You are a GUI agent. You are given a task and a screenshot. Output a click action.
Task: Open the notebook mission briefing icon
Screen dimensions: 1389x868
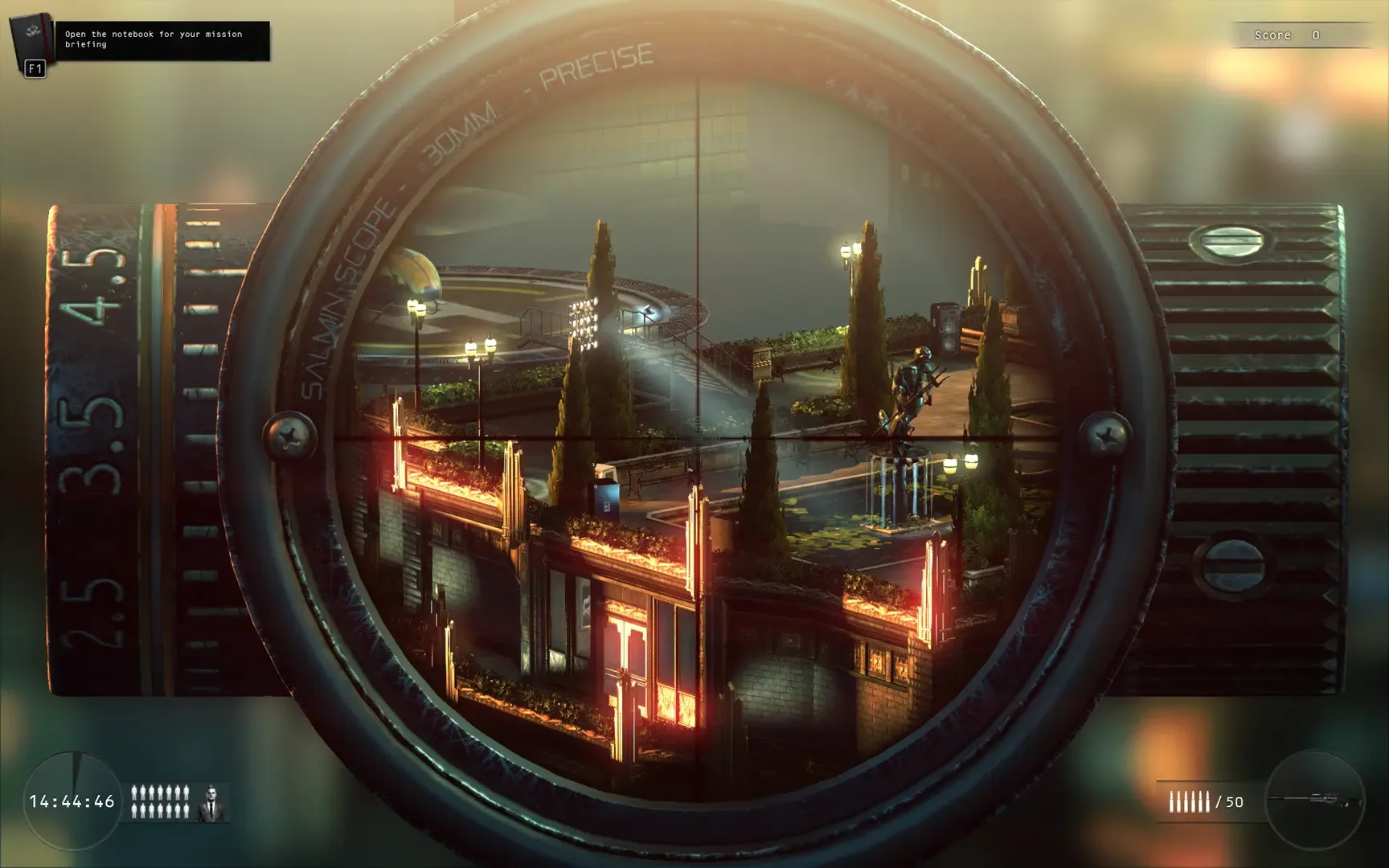coord(30,36)
